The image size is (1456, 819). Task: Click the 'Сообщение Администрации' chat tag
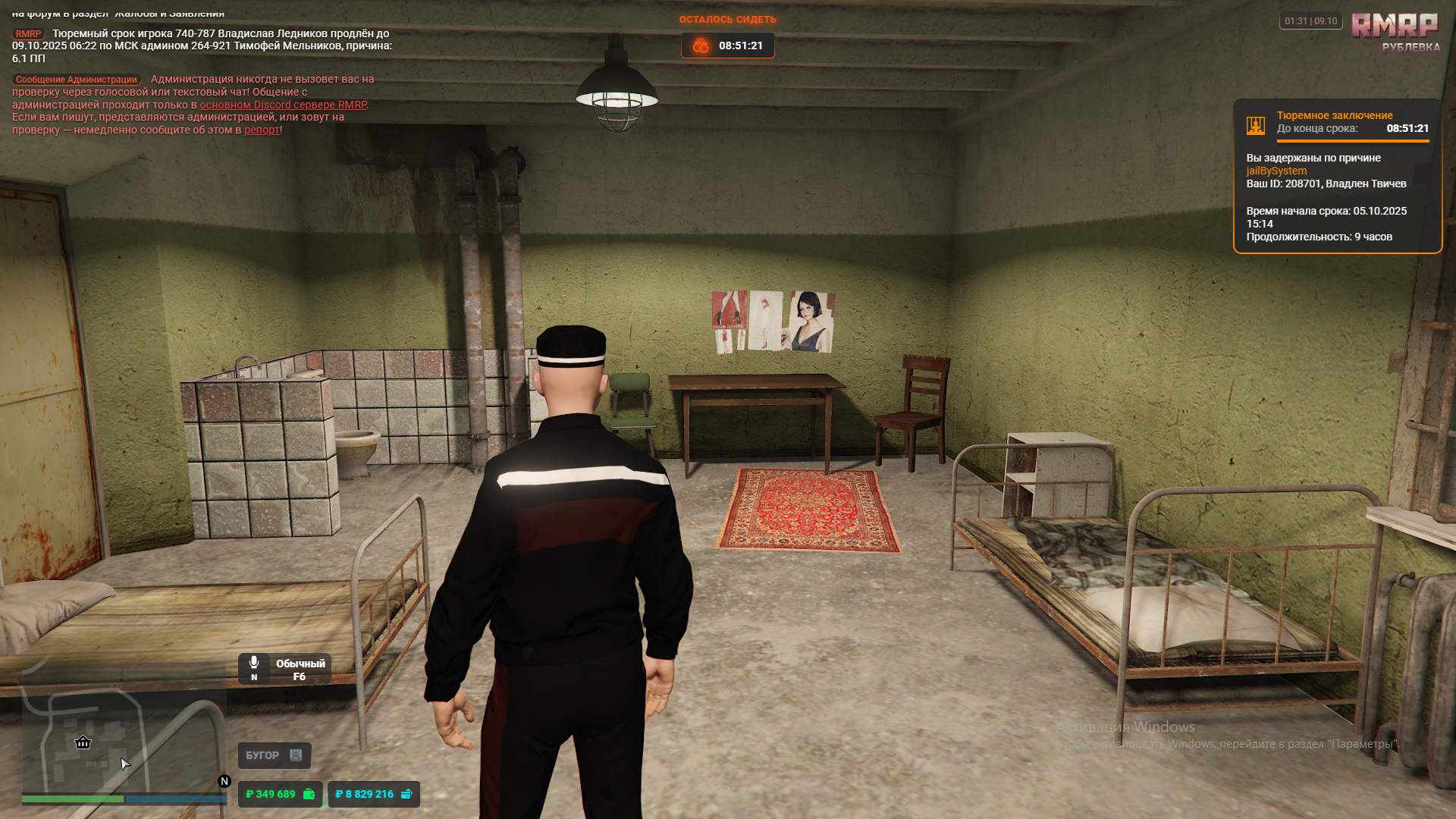click(77, 80)
